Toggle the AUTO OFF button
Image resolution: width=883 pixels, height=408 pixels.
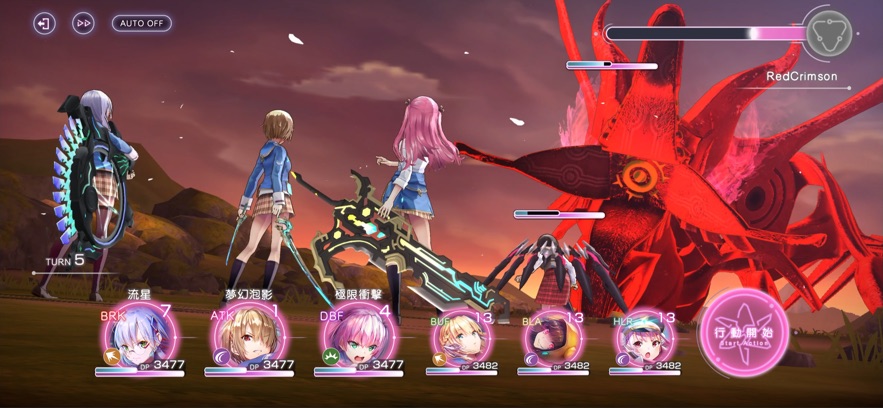coord(141,23)
